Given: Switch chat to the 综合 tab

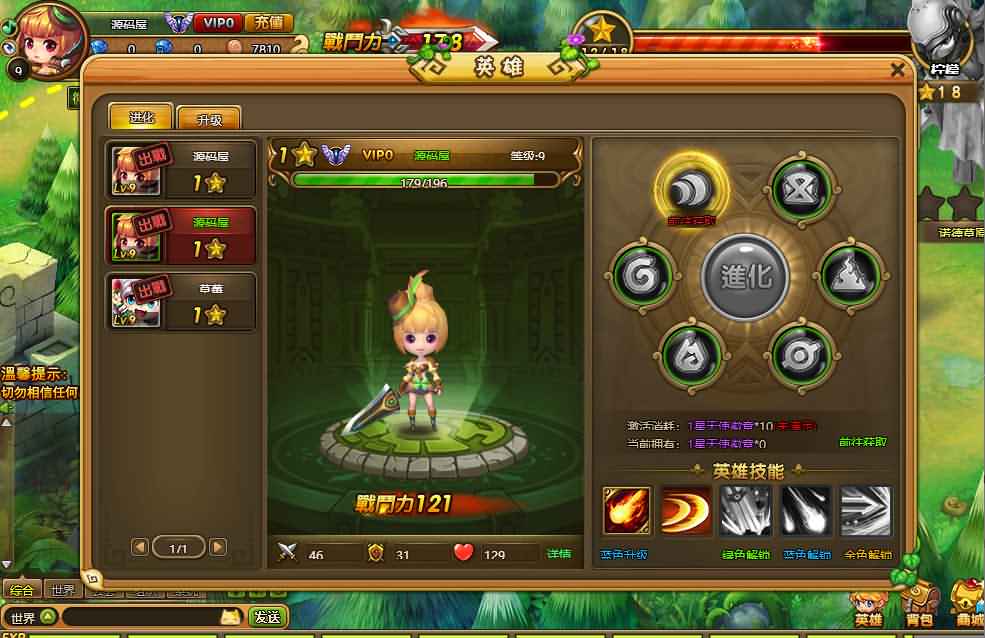Looking at the screenshot, I should click(x=22, y=590).
